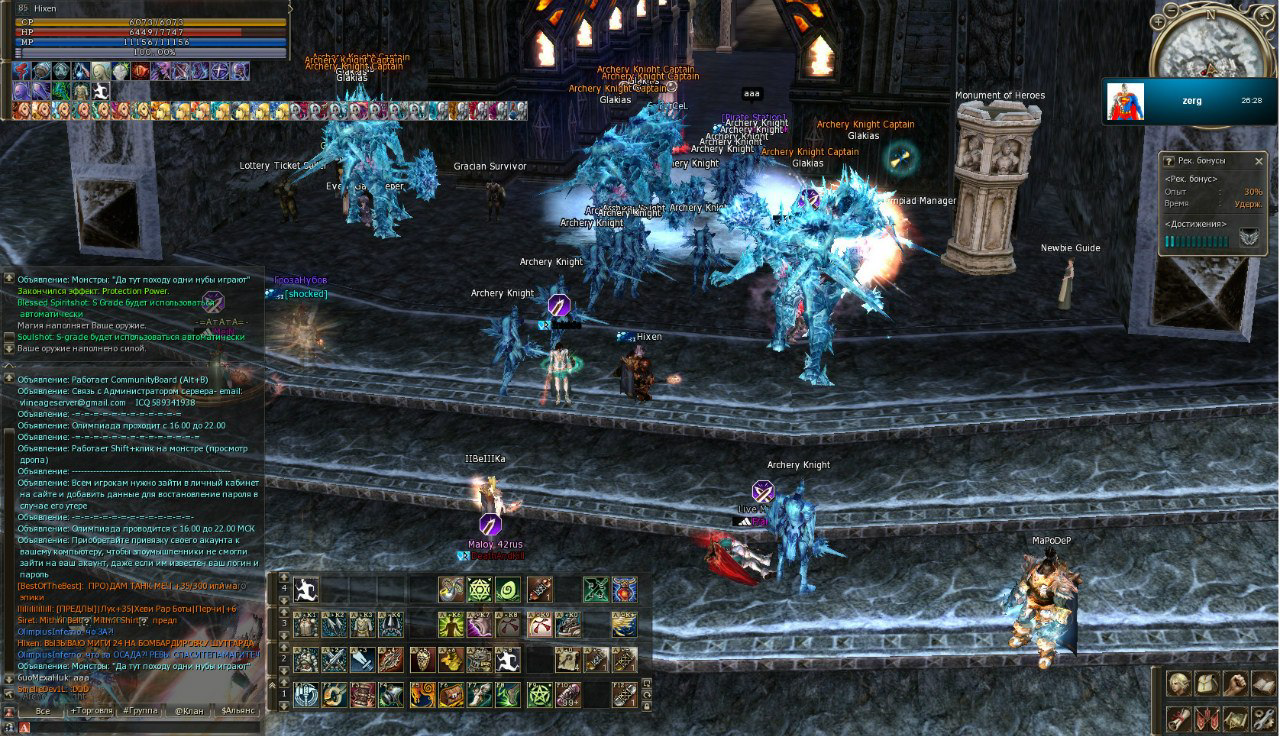Image resolution: width=1280 pixels, height=736 pixels.
Task: Zoom out the radar with the minus button
Action: point(1172,9)
